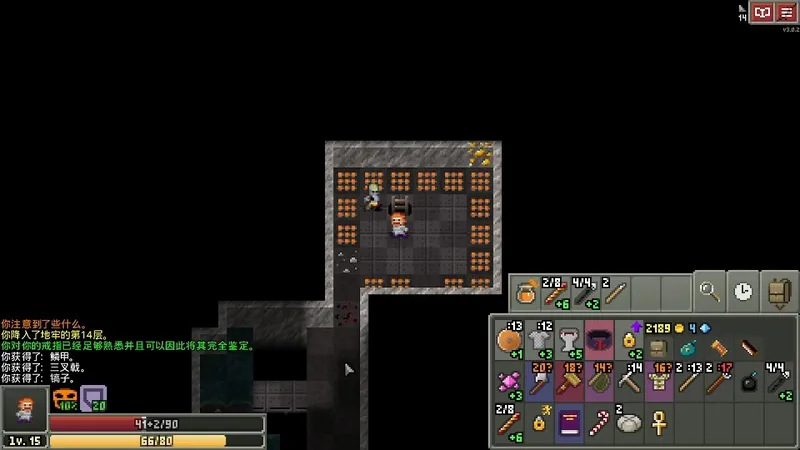The height and width of the screenshot is (450, 800).
Task: Select the hand axe marked 20?
Action: coord(540,383)
